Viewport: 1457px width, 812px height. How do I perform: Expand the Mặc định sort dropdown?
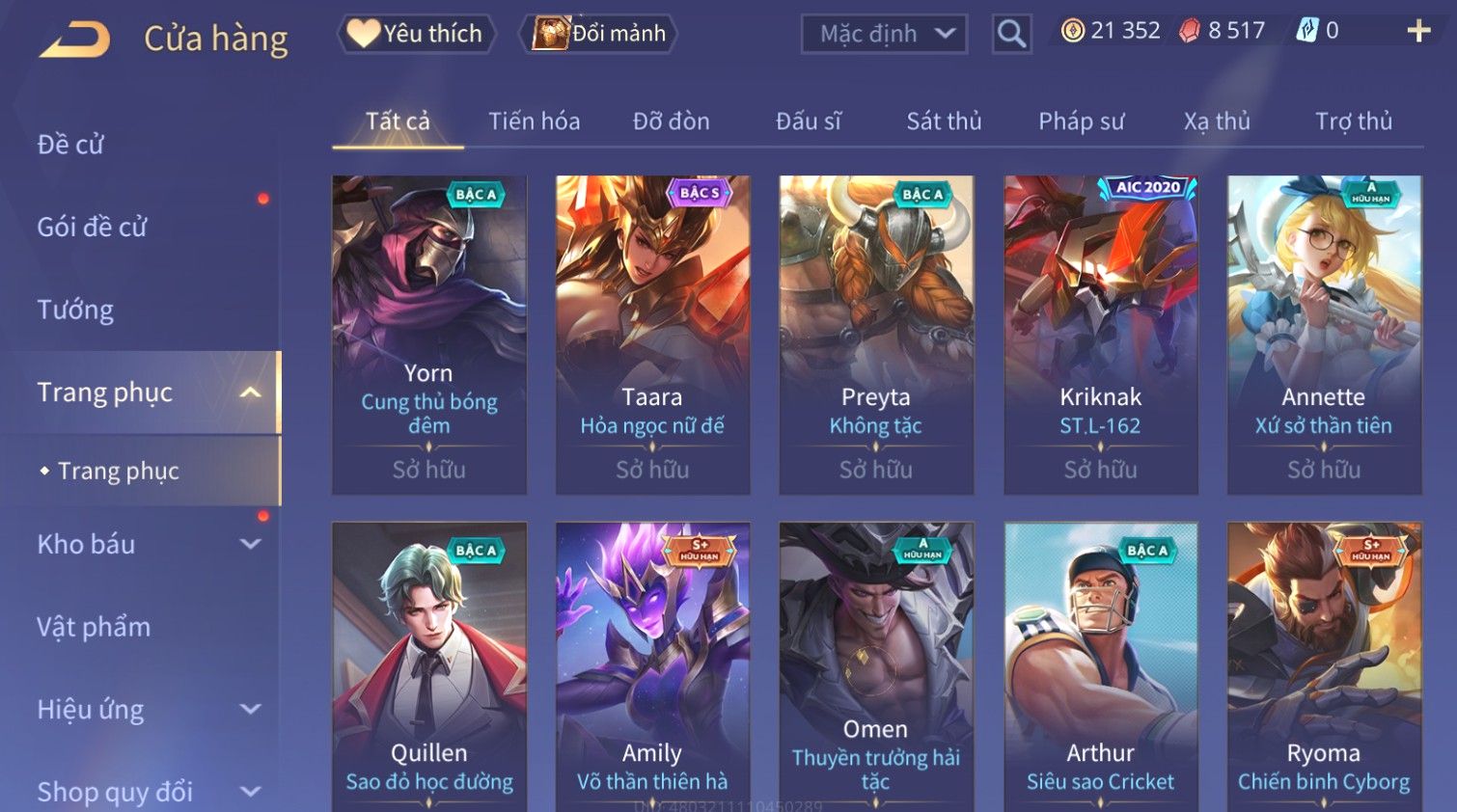click(x=884, y=34)
